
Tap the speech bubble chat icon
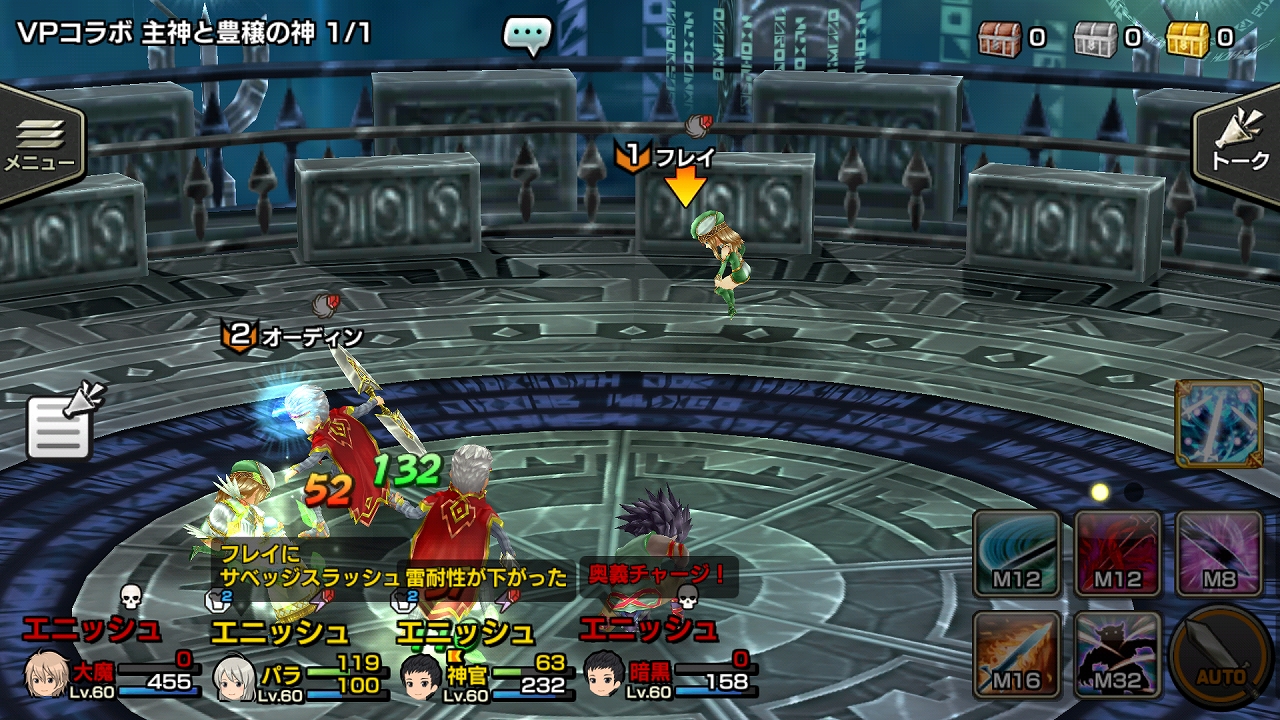coord(527,36)
